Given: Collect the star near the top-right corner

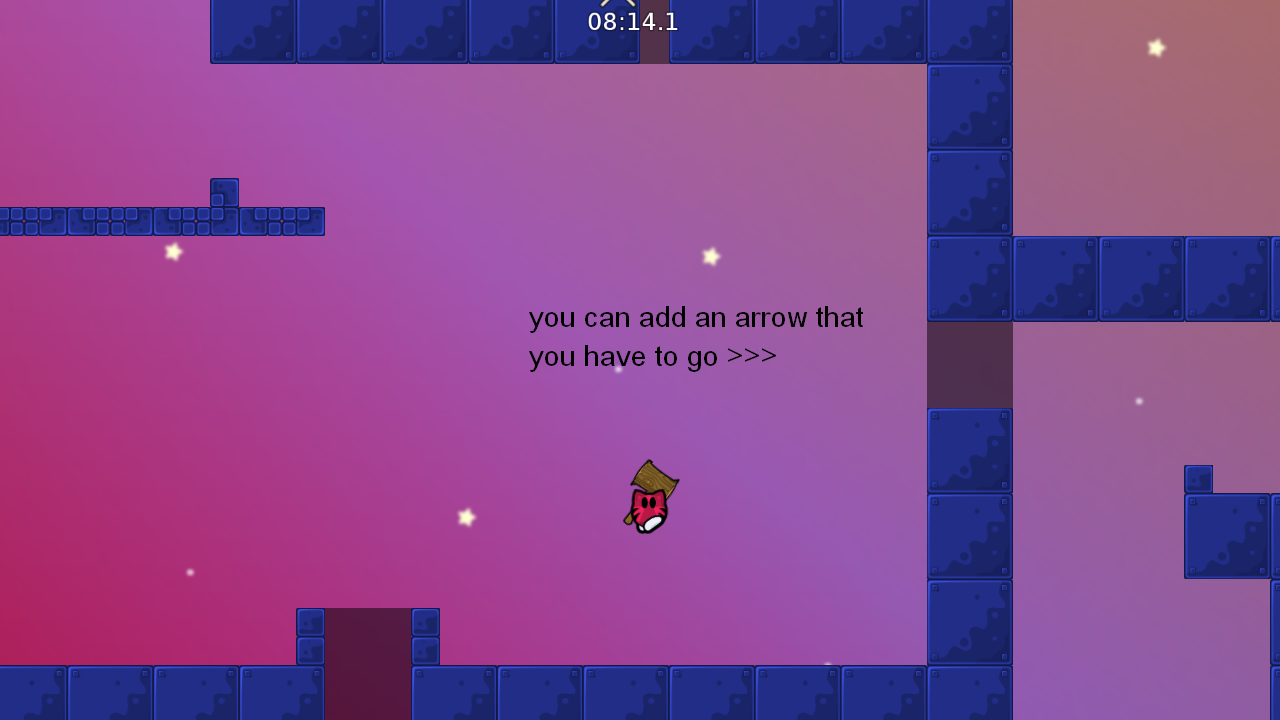Looking at the screenshot, I should [x=1155, y=47].
